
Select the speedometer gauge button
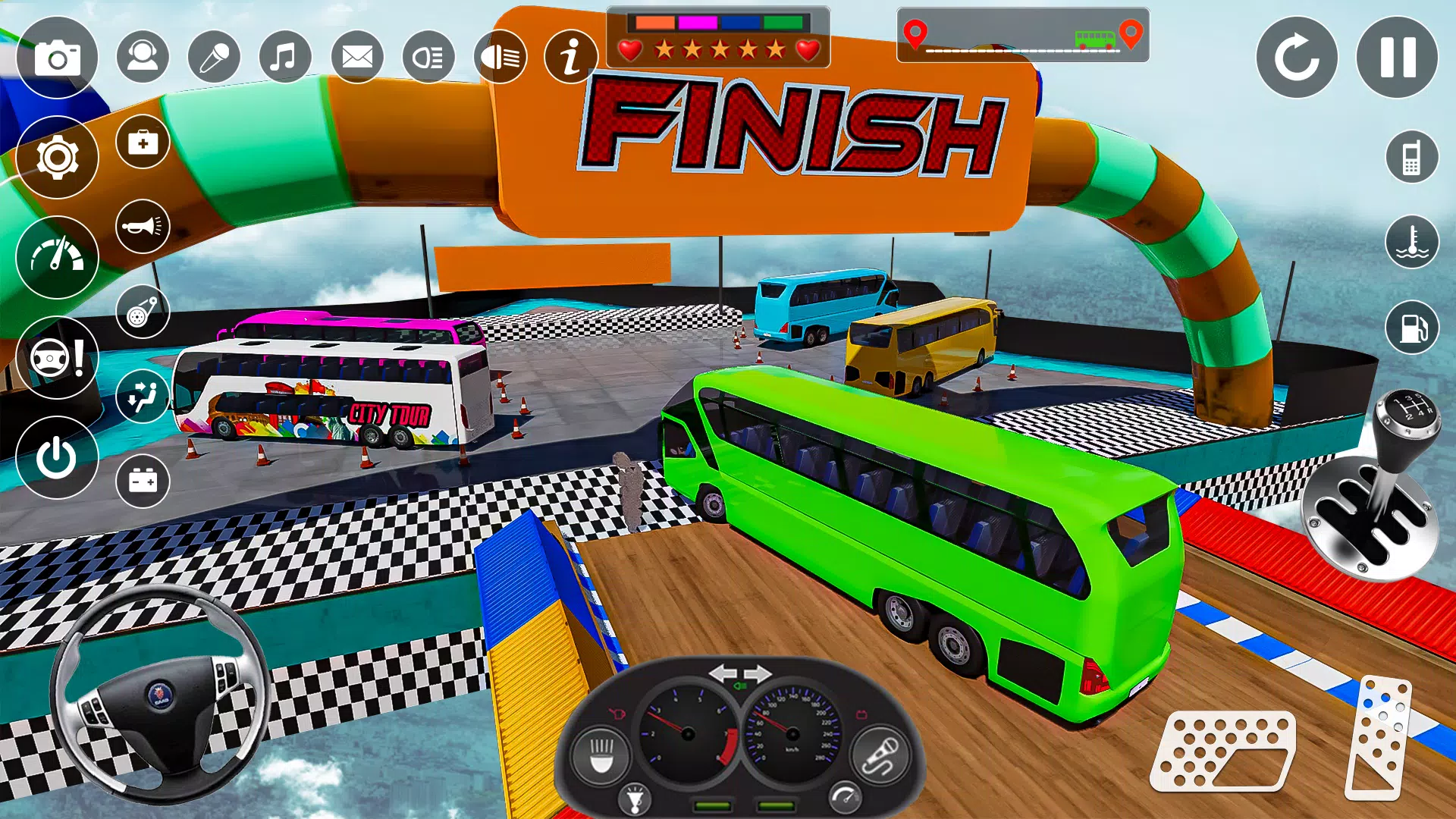click(x=57, y=258)
